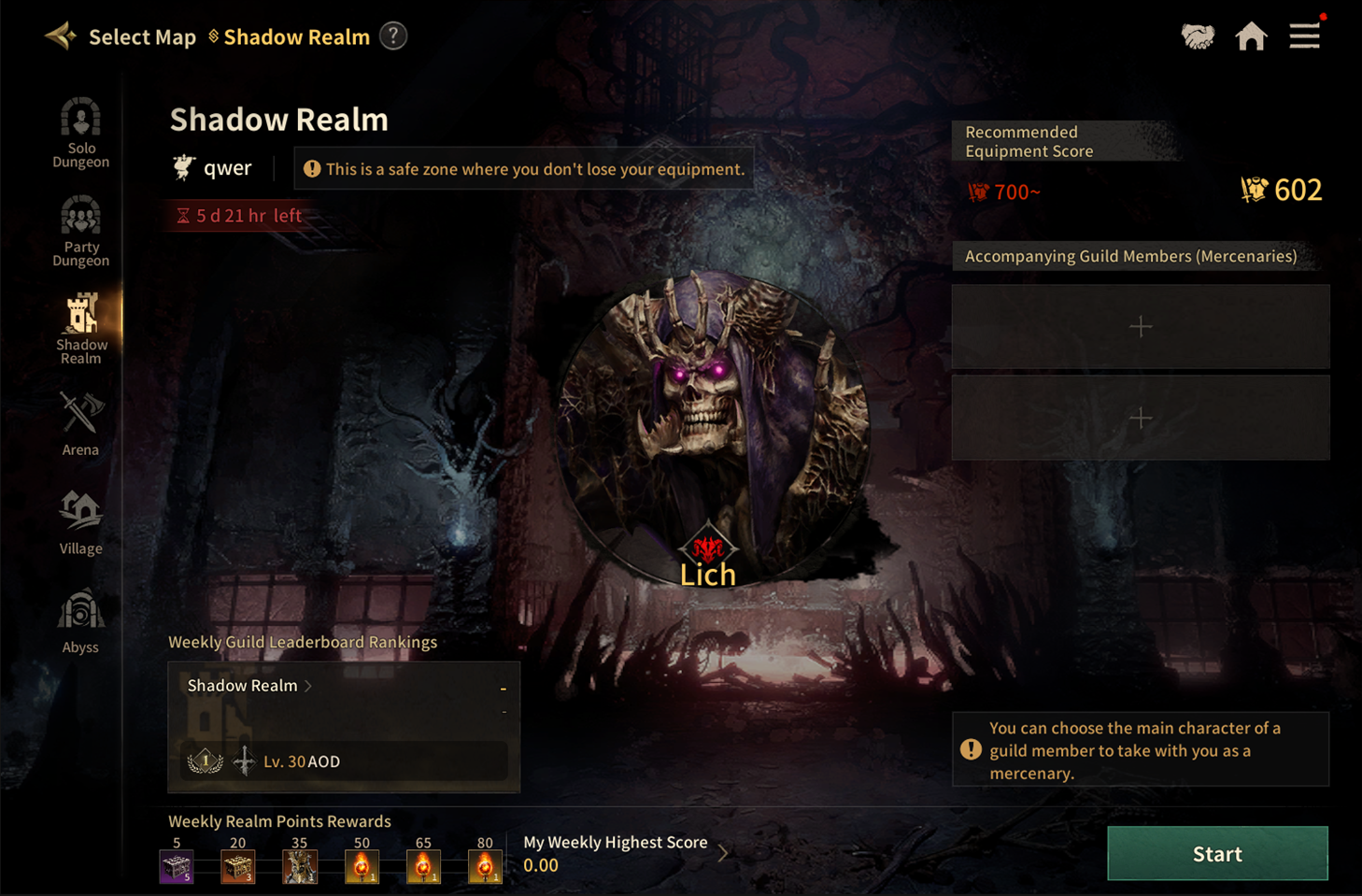Viewport: 1362px width, 896px height.
Task: View the 20-point chest reward
Action: (238, 866)
